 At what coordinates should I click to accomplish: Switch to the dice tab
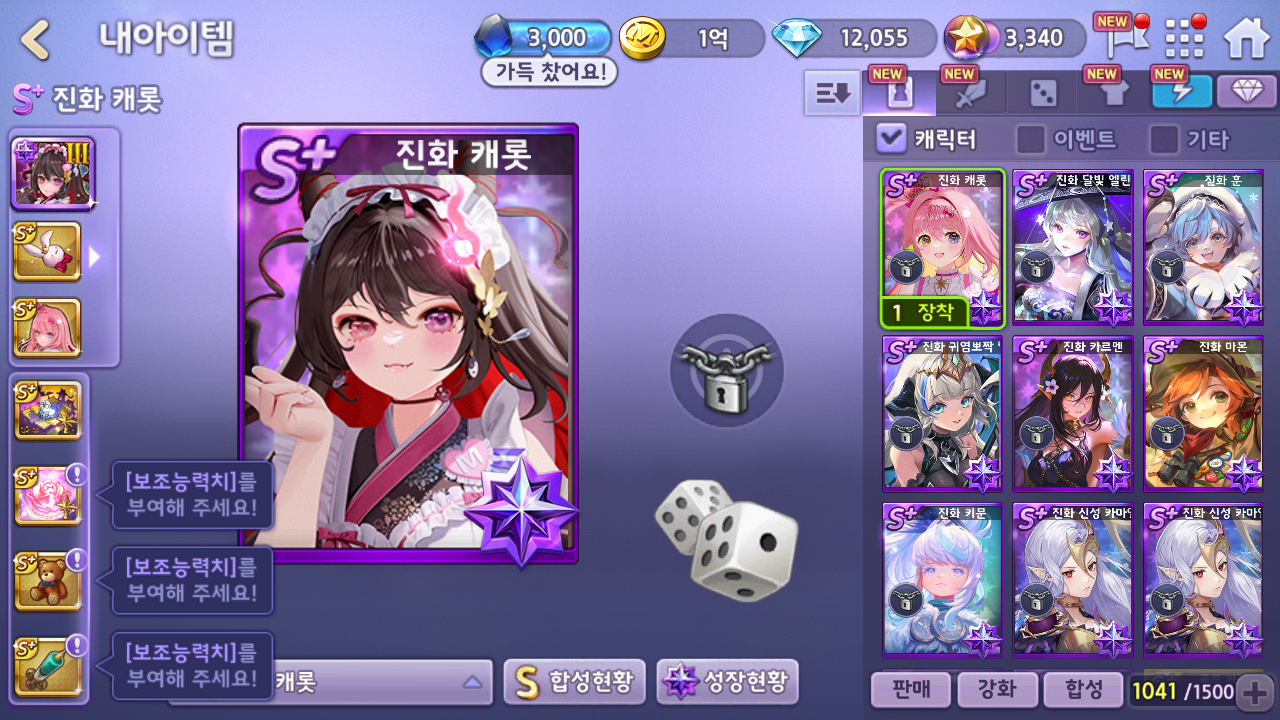coord(1042,94)
